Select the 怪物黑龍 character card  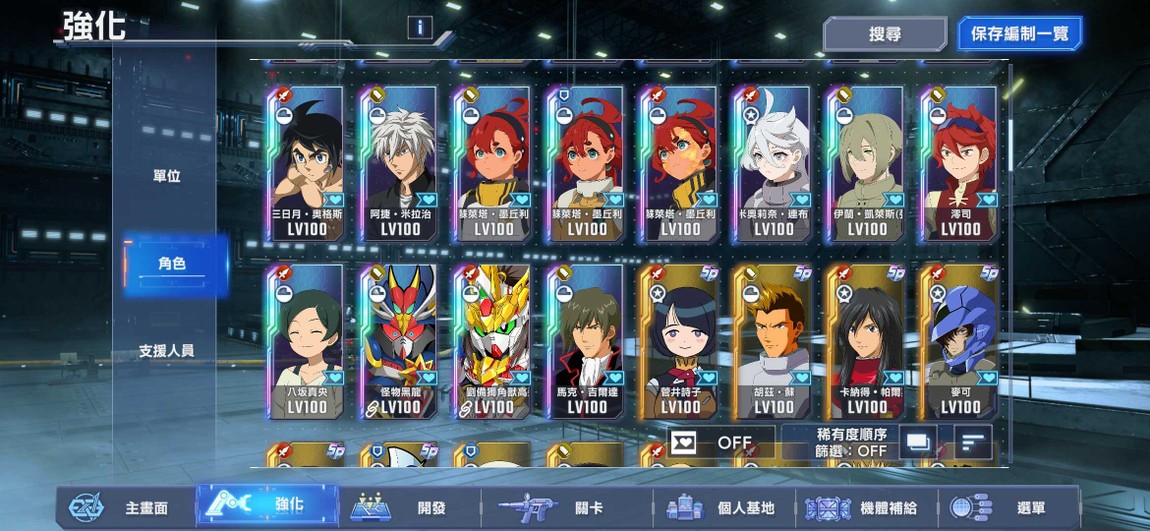click(400, 342)
